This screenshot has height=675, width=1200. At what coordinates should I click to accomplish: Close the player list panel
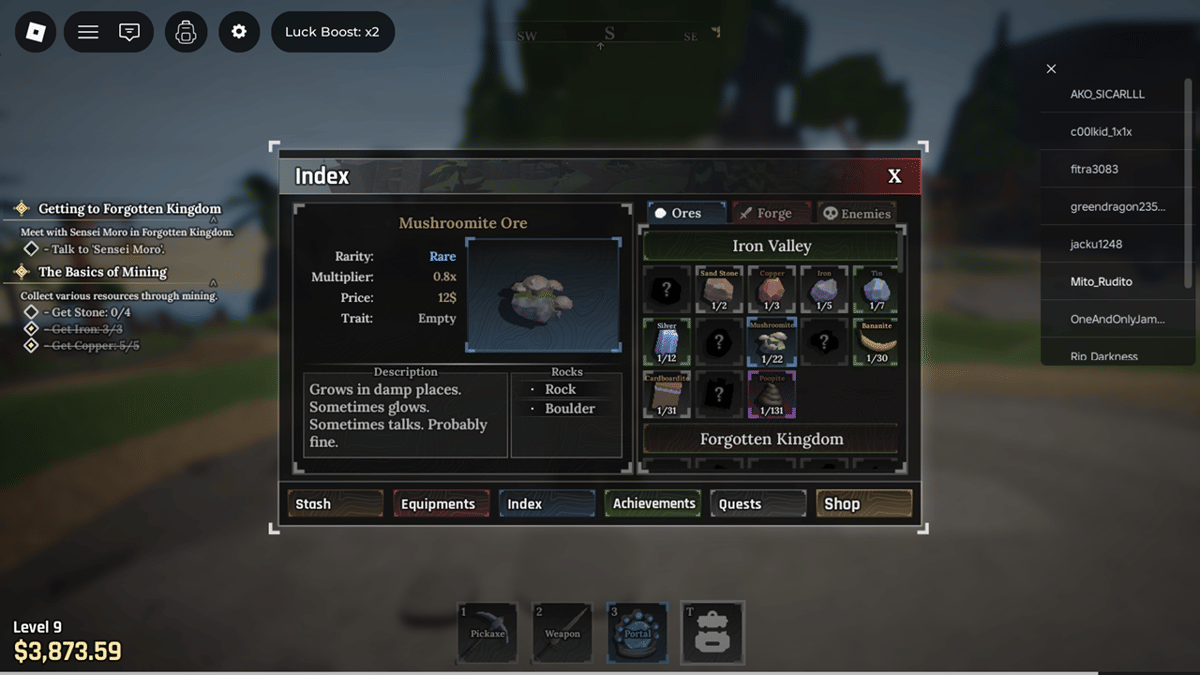coord(1051,69)
